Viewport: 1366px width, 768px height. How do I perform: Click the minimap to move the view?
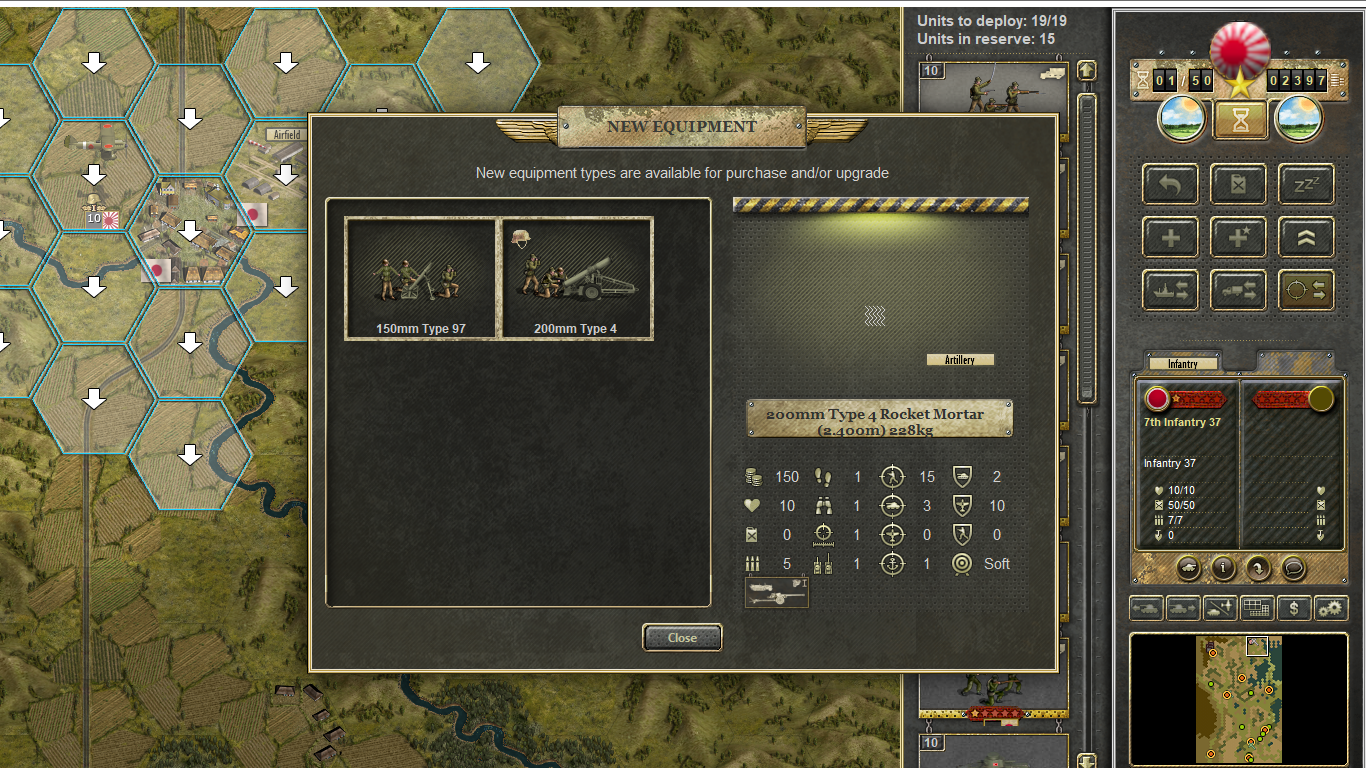[1239, 700]
